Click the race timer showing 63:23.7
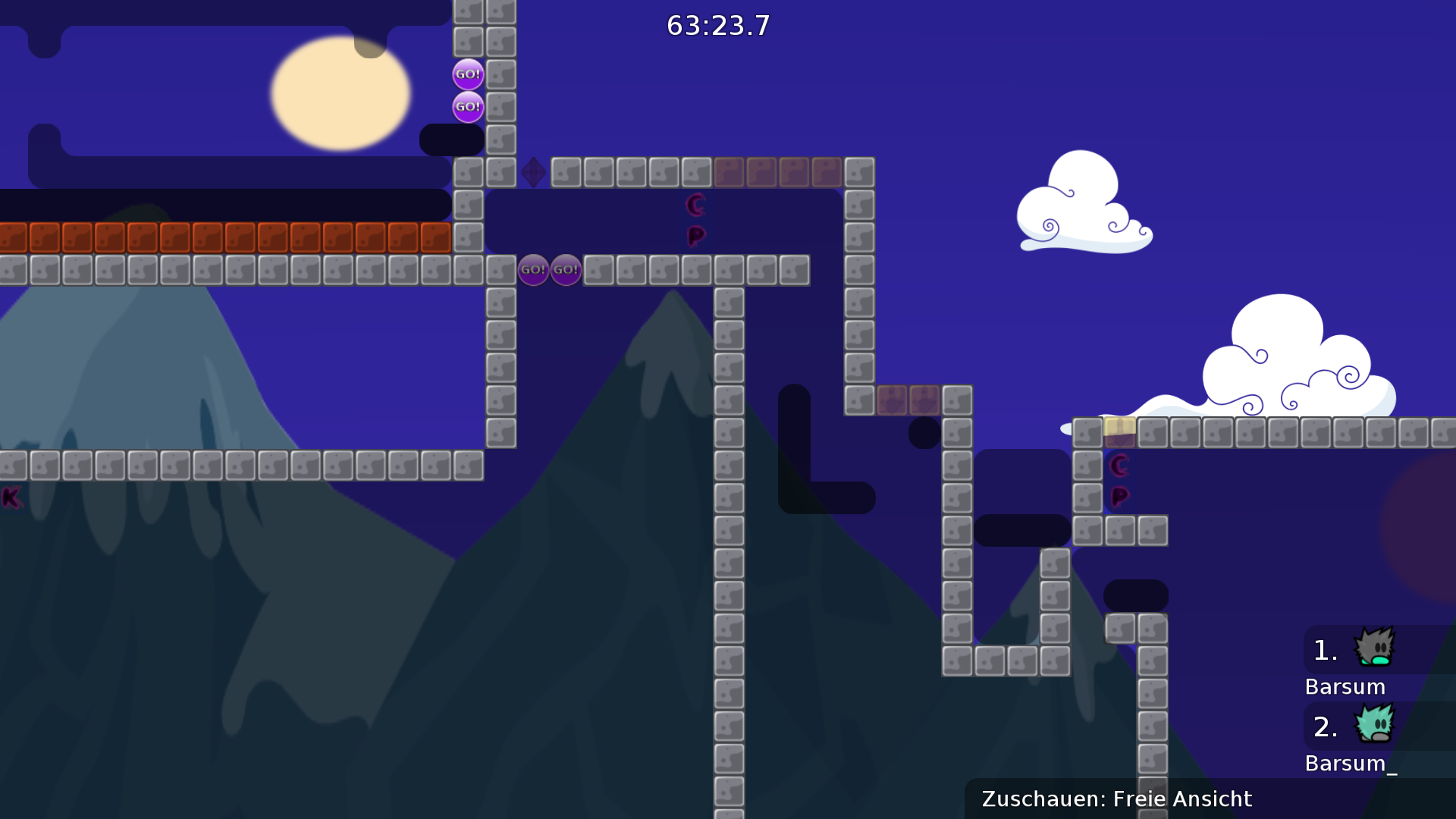The width and height of the screenshot is (1456, 819). (x=716, y=26)
